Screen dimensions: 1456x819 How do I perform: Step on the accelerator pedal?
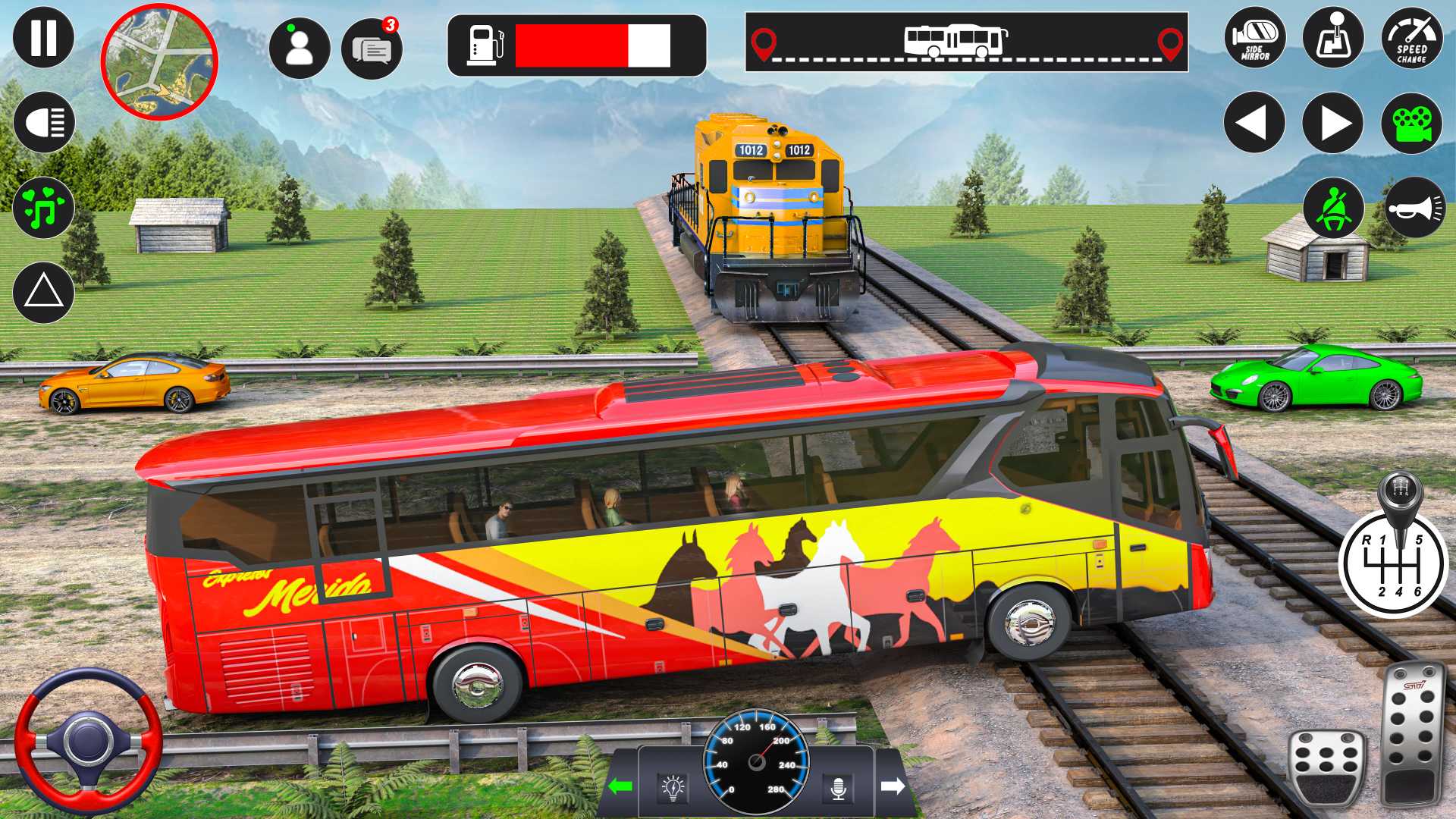(1412, 732)
